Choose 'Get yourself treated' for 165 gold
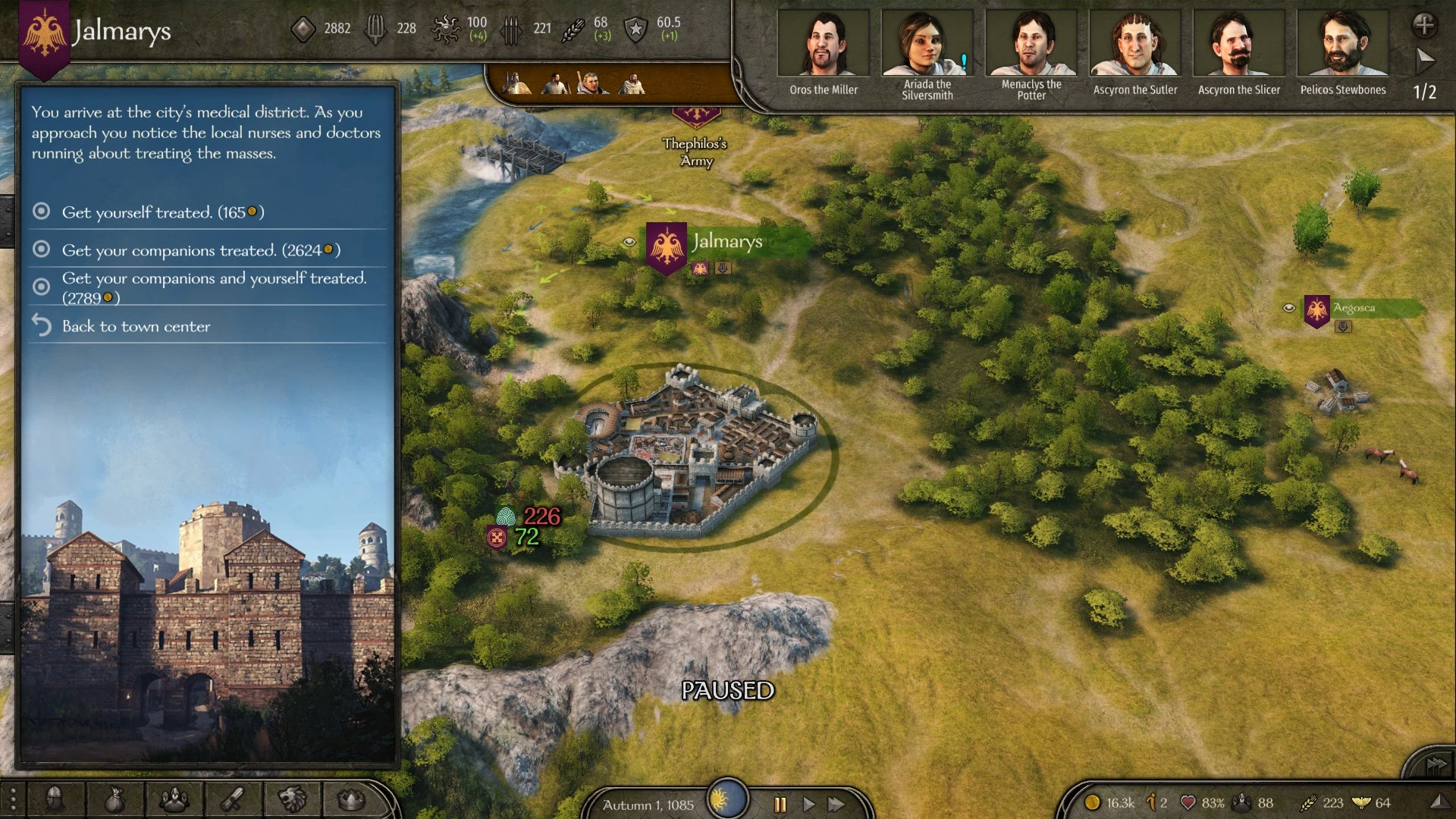This screenshot has width=1456, height=819. click(162, 212)
